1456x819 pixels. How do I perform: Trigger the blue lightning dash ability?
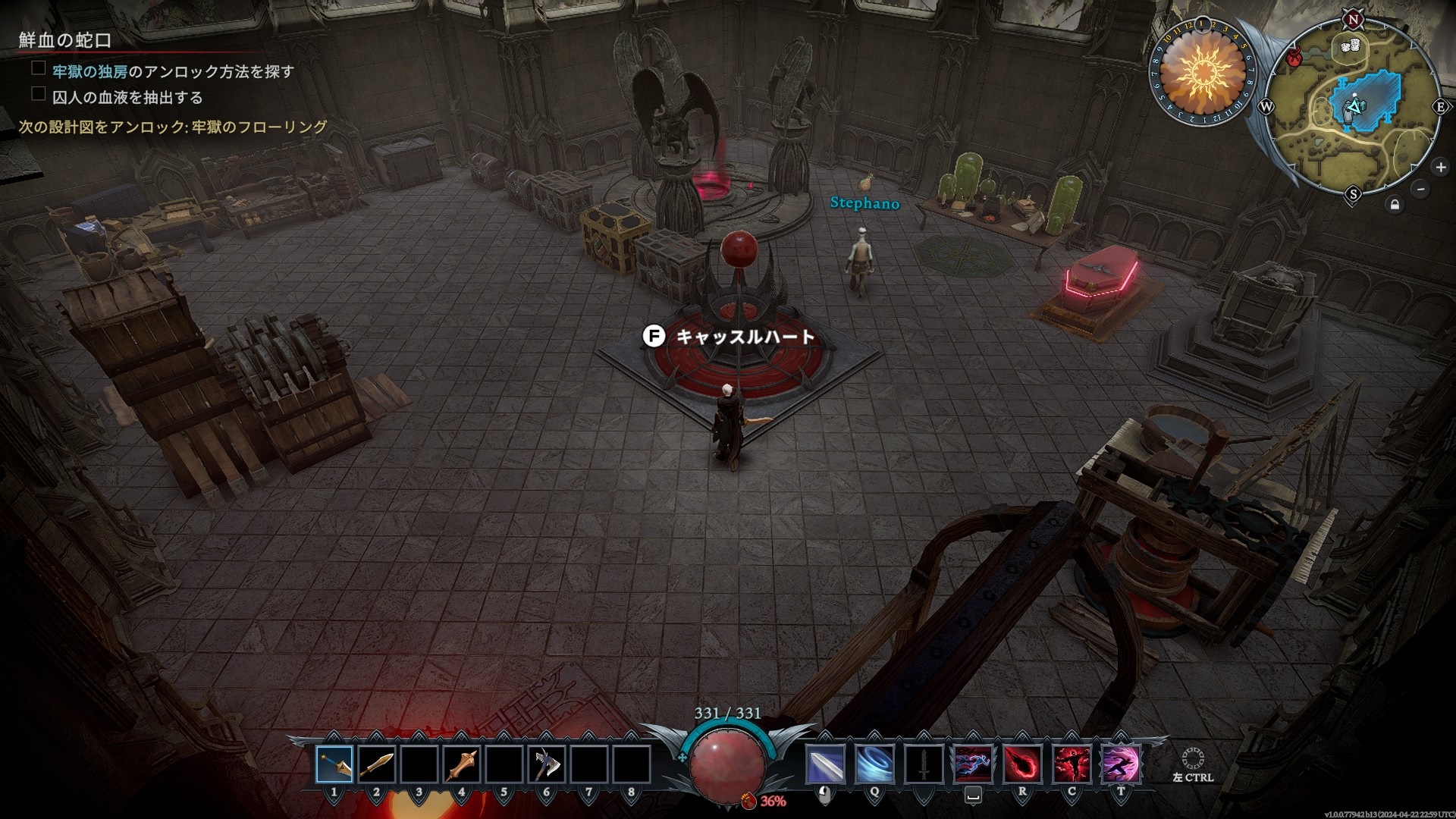point(973,764)
